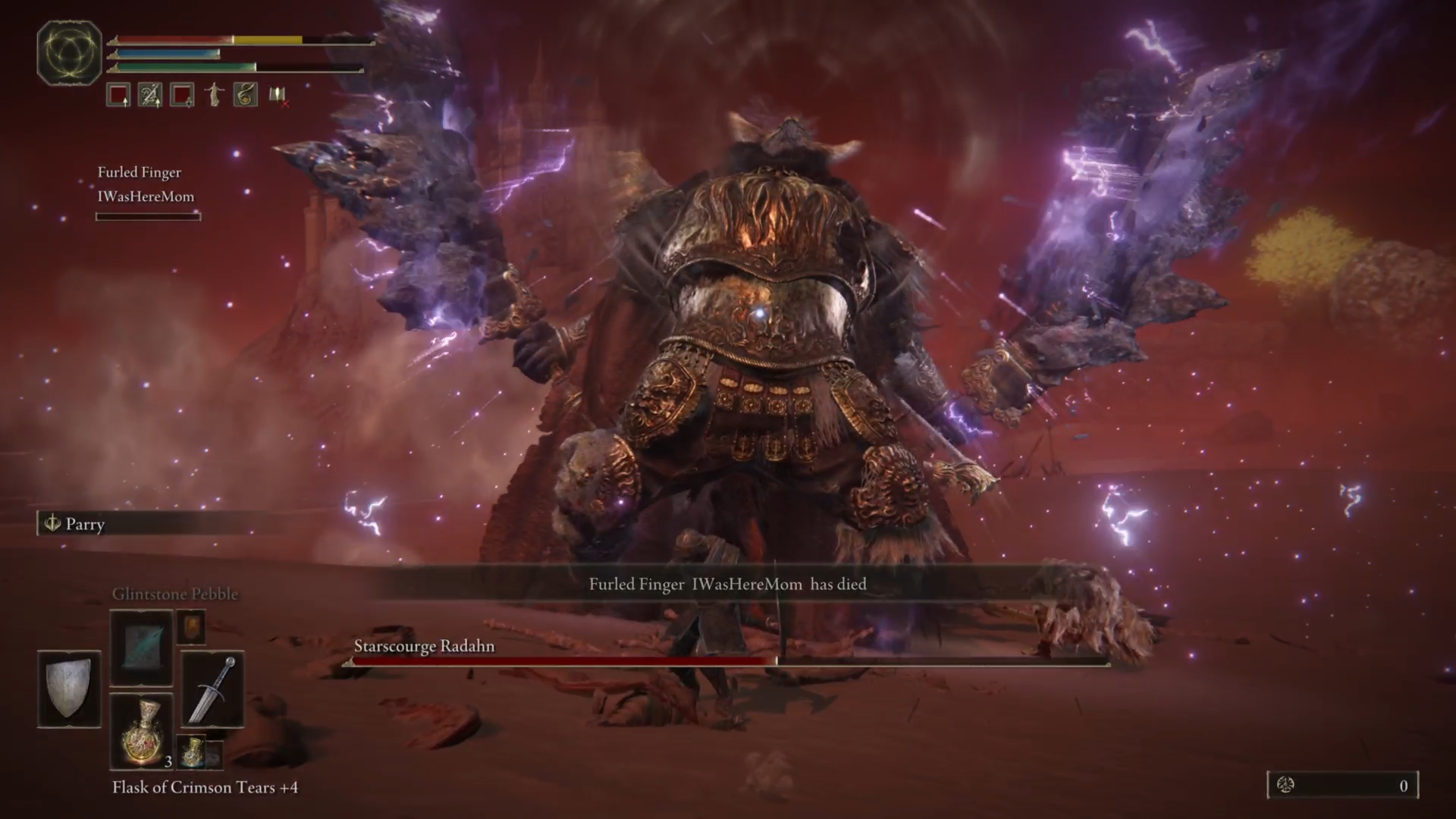Click the 'Furled Finger IWasHereMom has died' banner
This screenshot has height=819, width=1456.
(727, 584)
